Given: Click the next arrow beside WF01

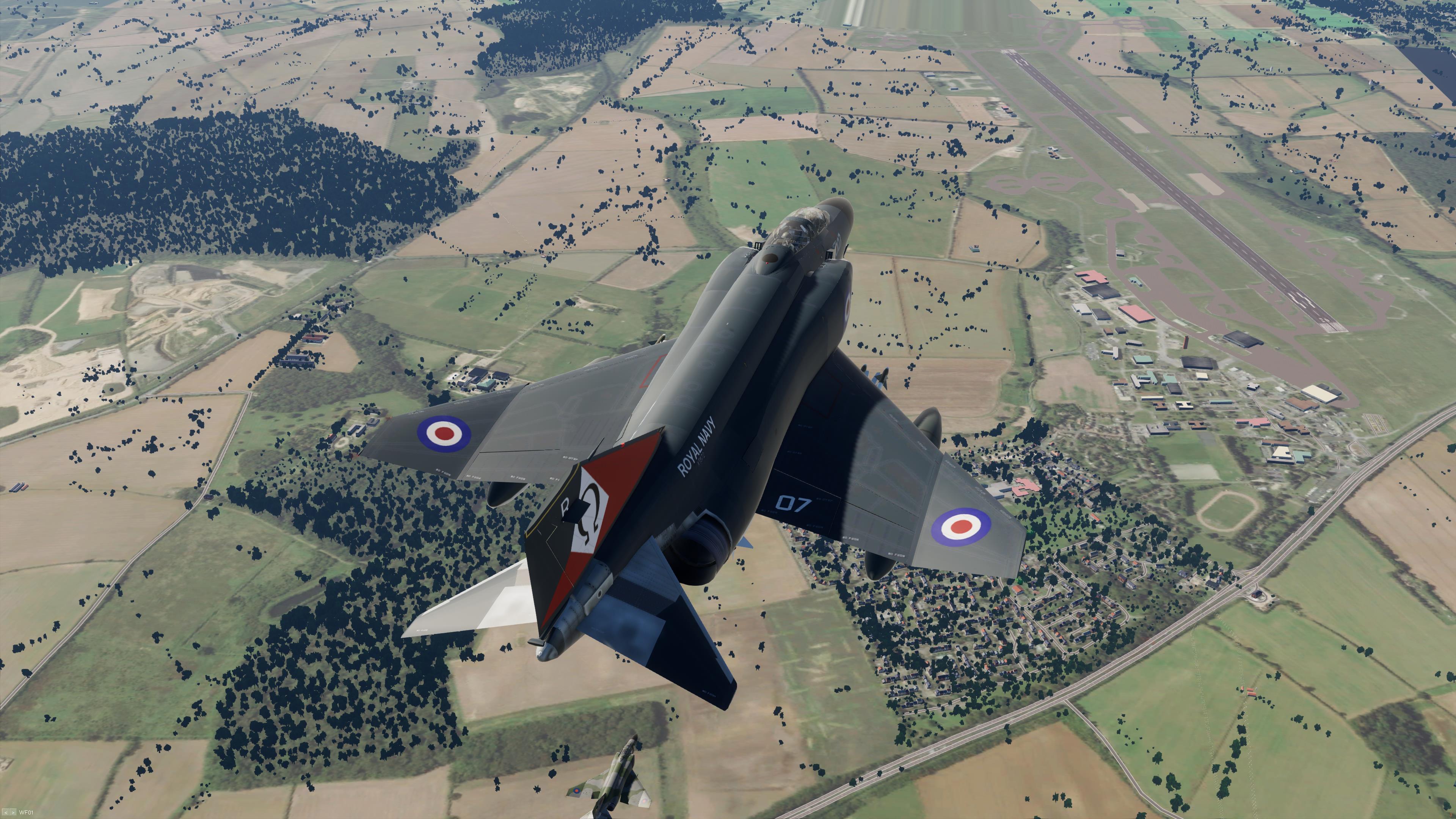Looking at the screenshot, I should click(x=13, y=813).
